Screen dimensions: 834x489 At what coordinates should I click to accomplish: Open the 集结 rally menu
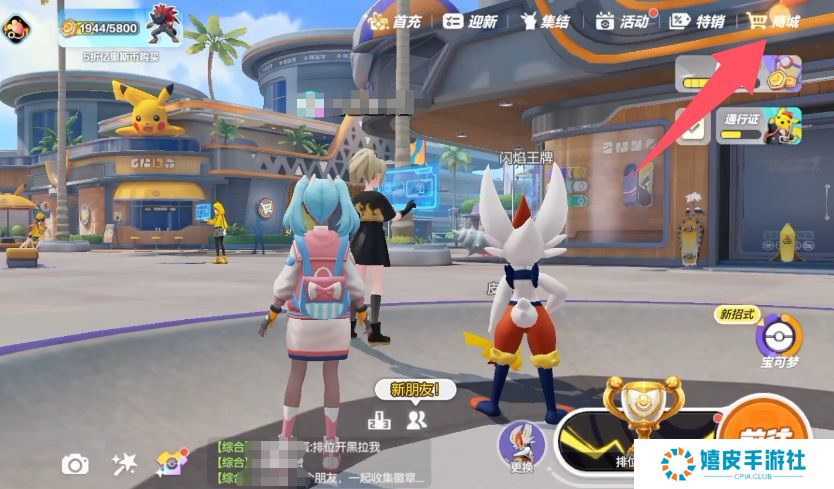pyautogui.click(x=546, y=21)
